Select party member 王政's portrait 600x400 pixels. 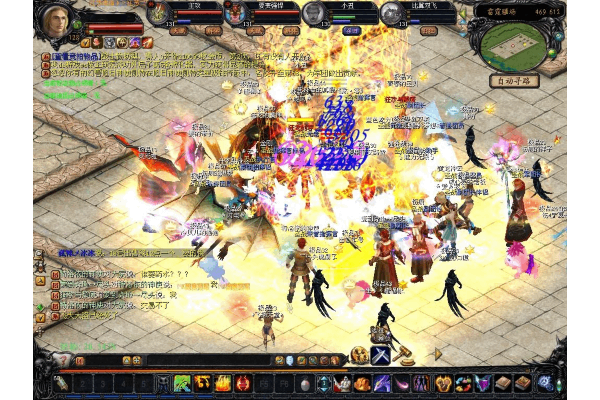click(160, 13)
